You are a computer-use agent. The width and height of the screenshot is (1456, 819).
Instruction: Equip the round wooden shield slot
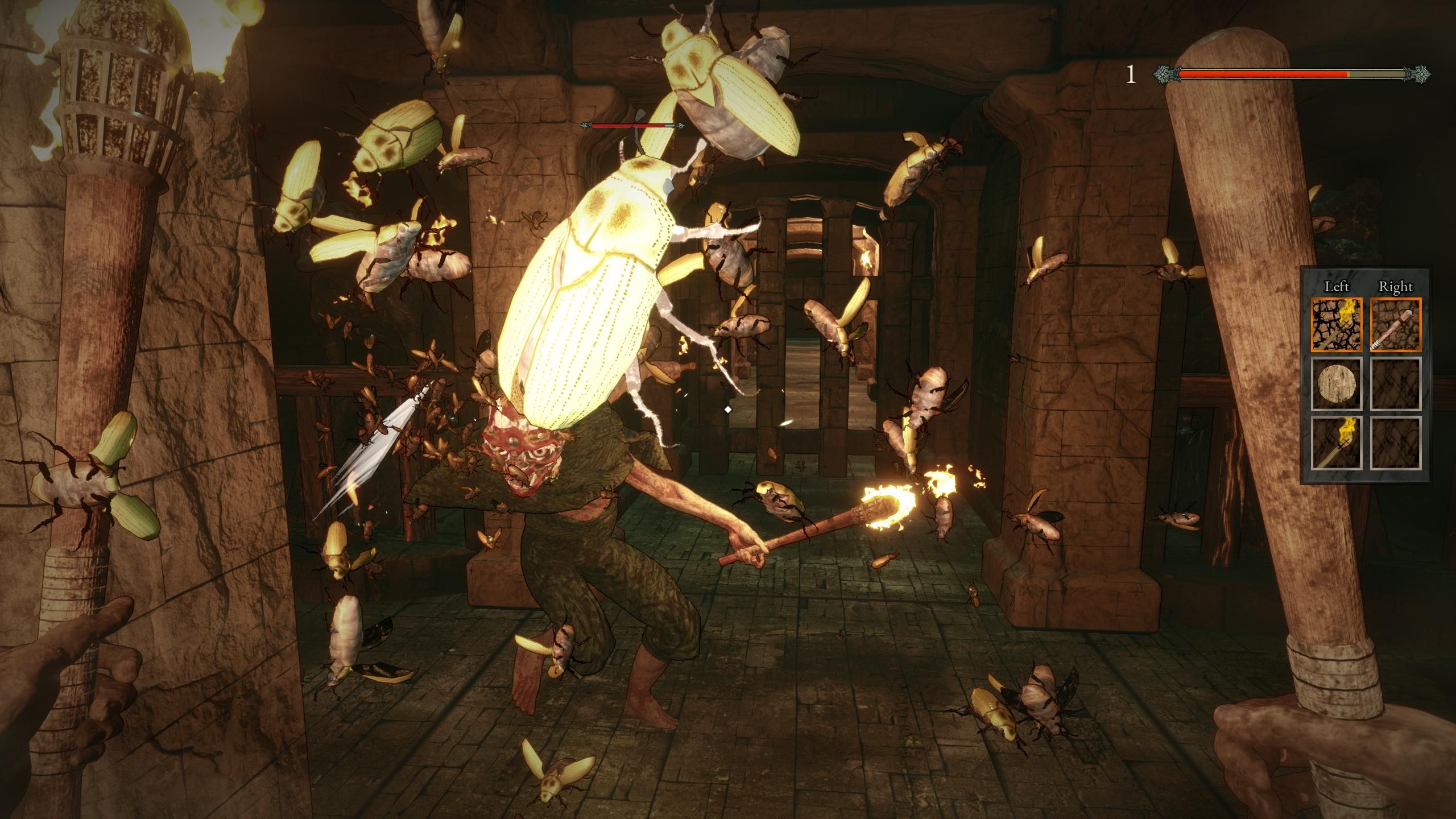coord(1337,383)
